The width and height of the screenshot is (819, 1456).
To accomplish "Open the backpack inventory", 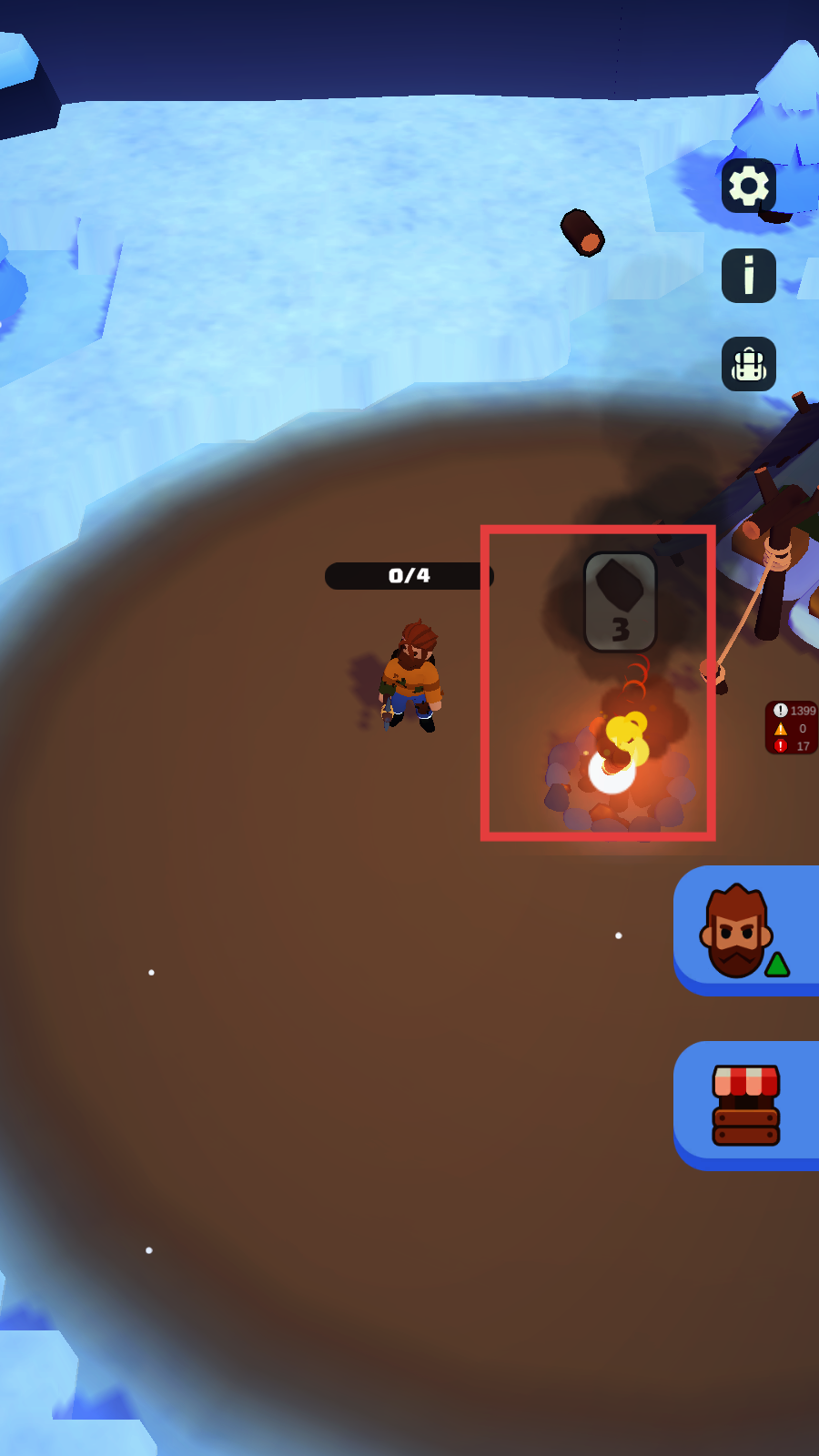I will (x=749, y=364).
